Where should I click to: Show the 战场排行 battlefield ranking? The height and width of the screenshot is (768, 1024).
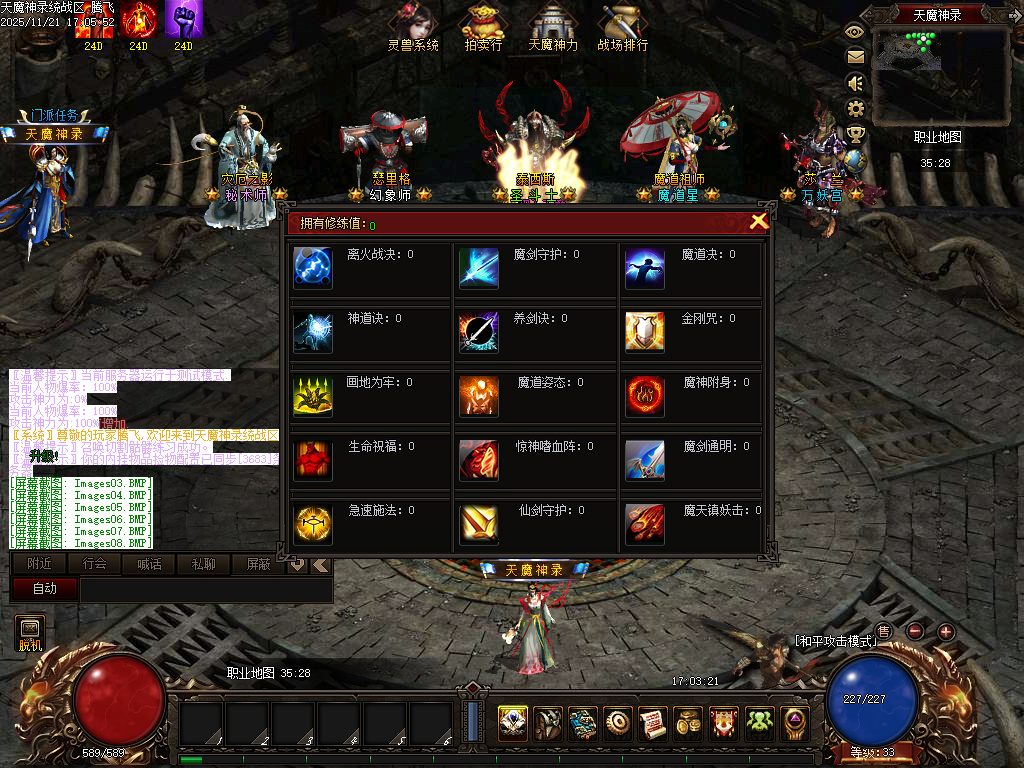click(x=622, y=27)
